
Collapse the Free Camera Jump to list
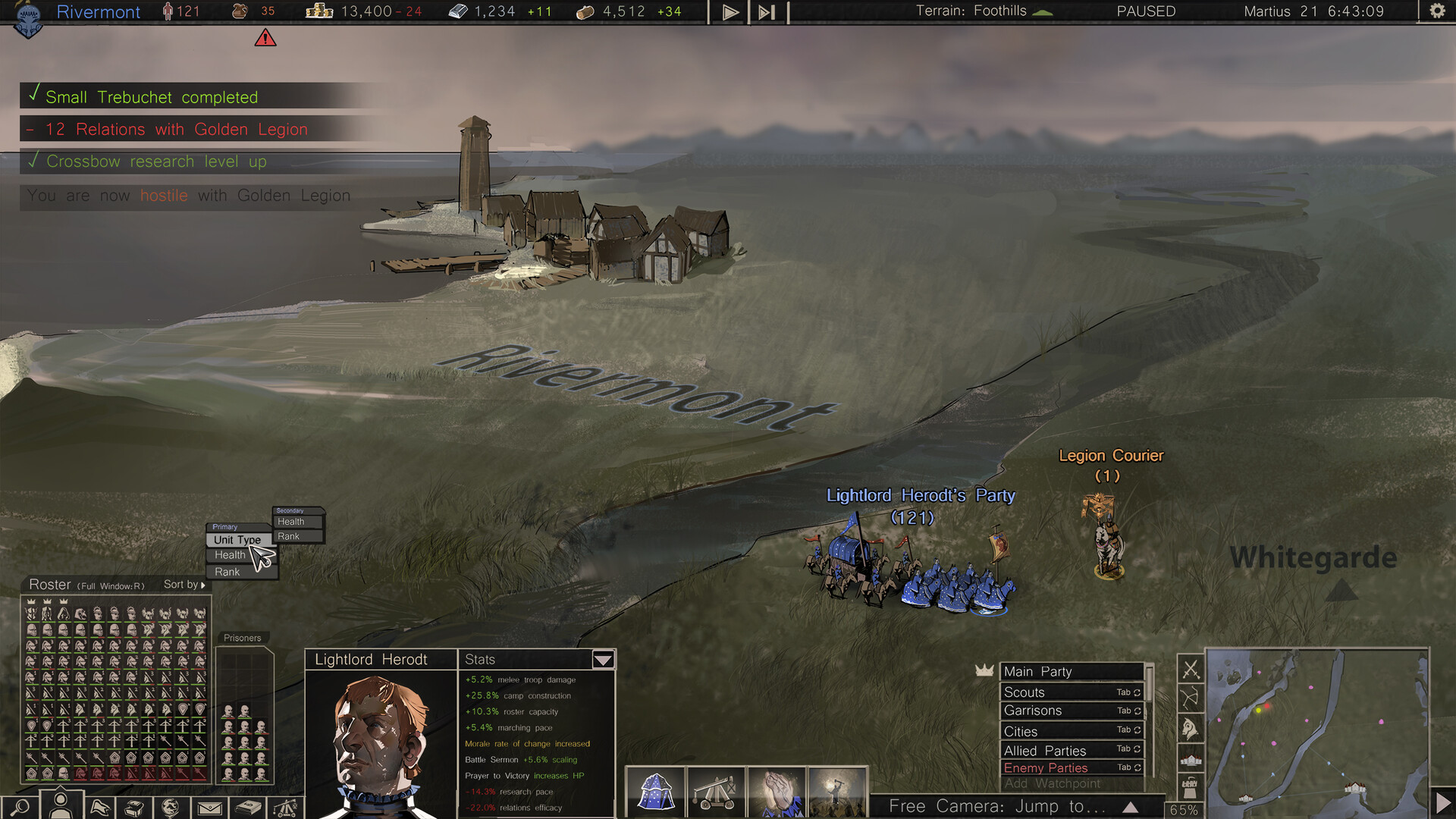click(1130, 806)
